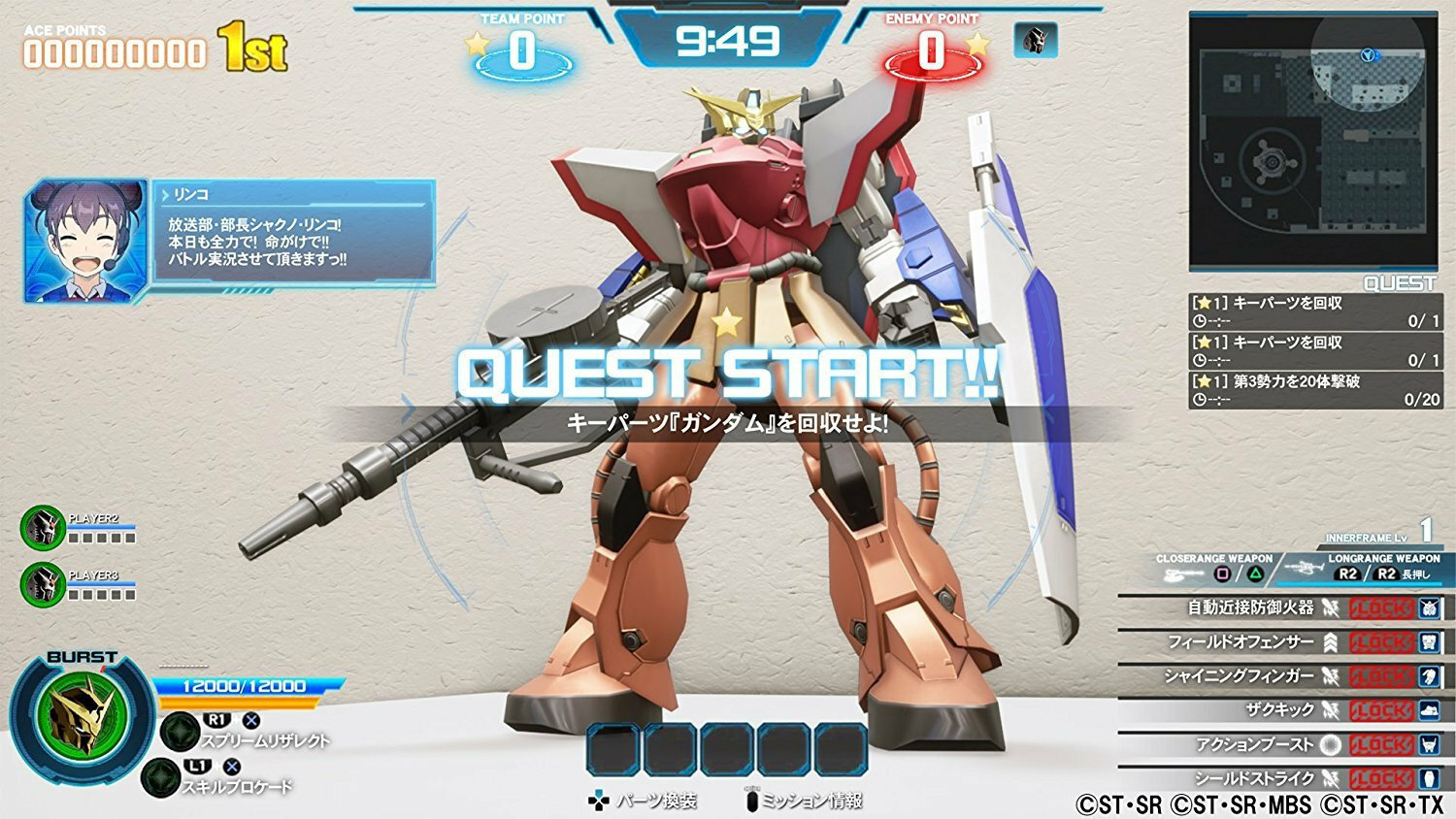Select the ザクキック skill row

[x=1281, y=710]
